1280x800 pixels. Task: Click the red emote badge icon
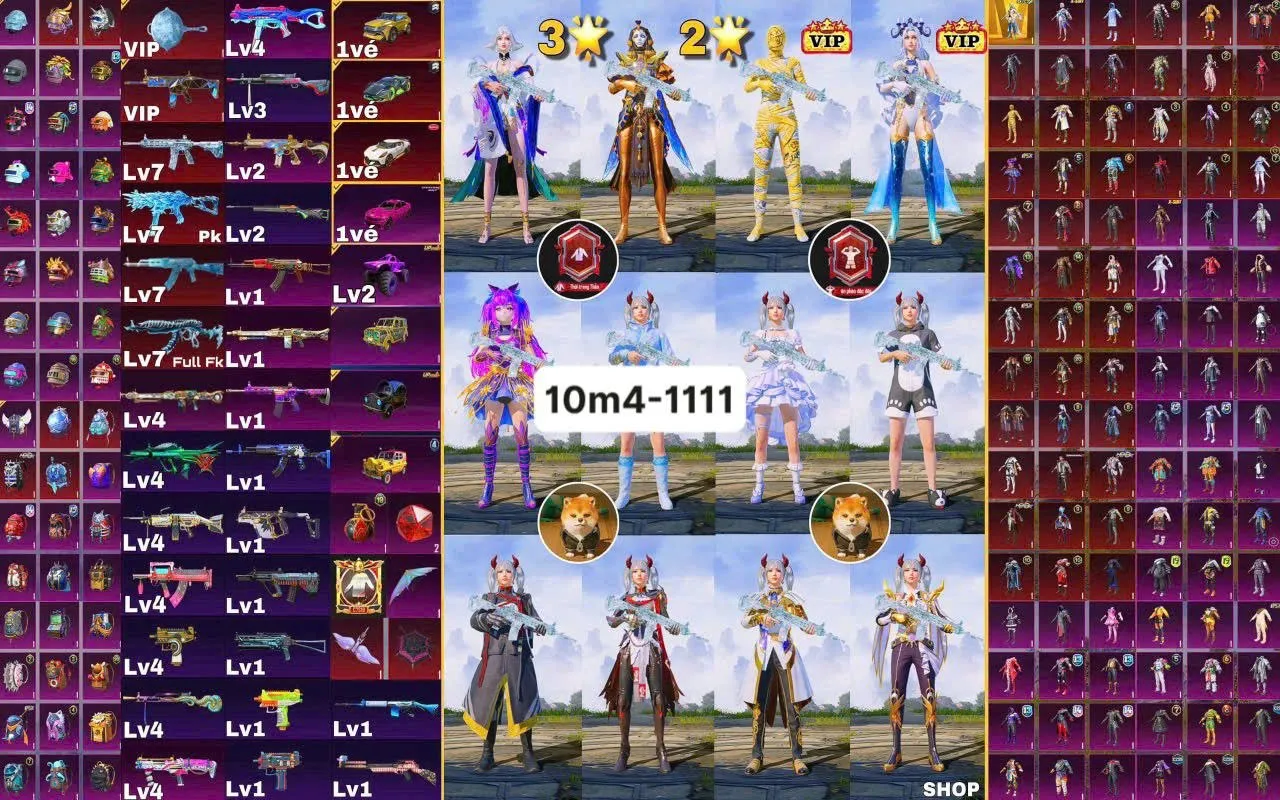848,260
